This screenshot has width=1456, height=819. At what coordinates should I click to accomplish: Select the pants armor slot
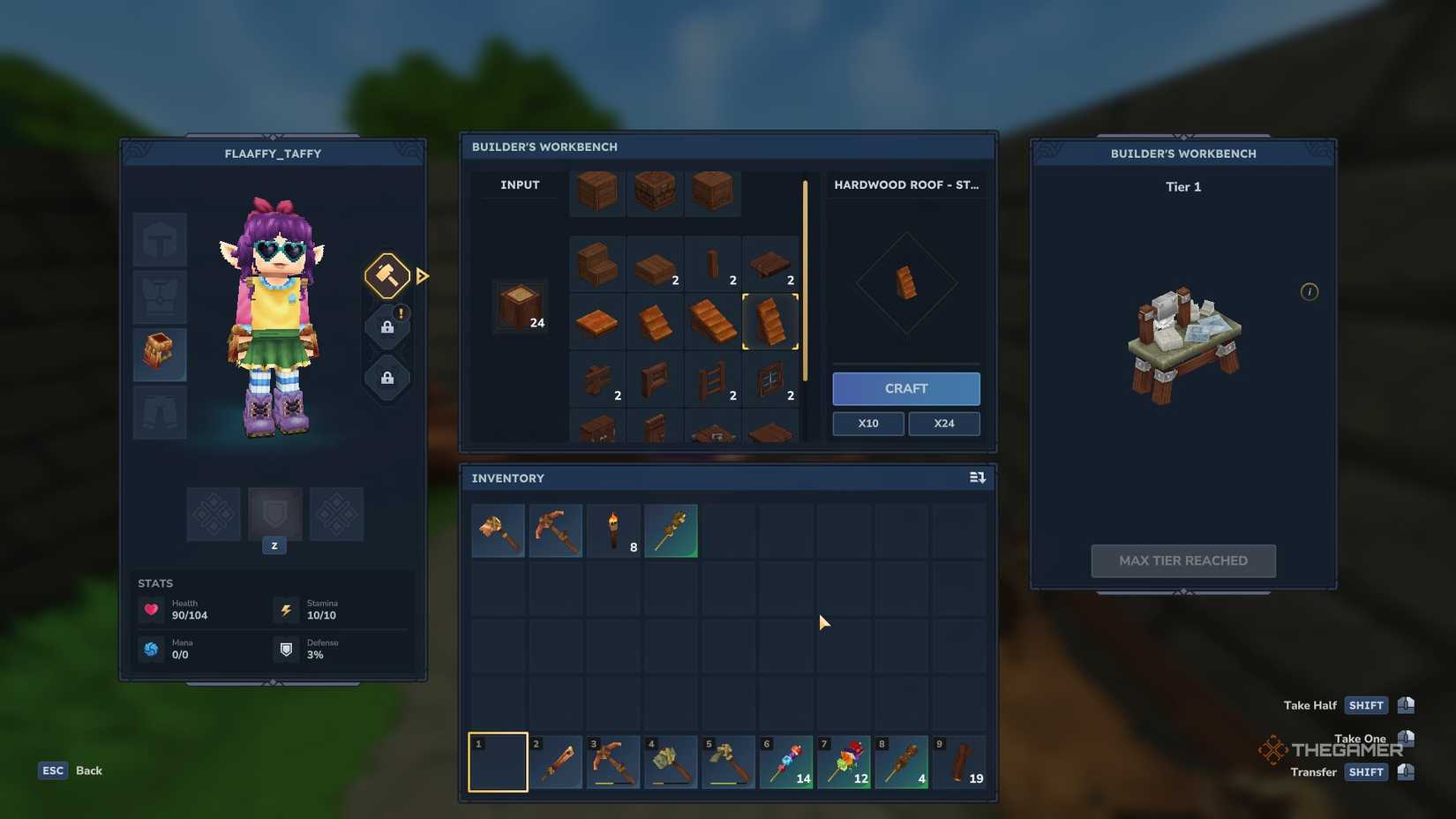(x=160, y=412)
